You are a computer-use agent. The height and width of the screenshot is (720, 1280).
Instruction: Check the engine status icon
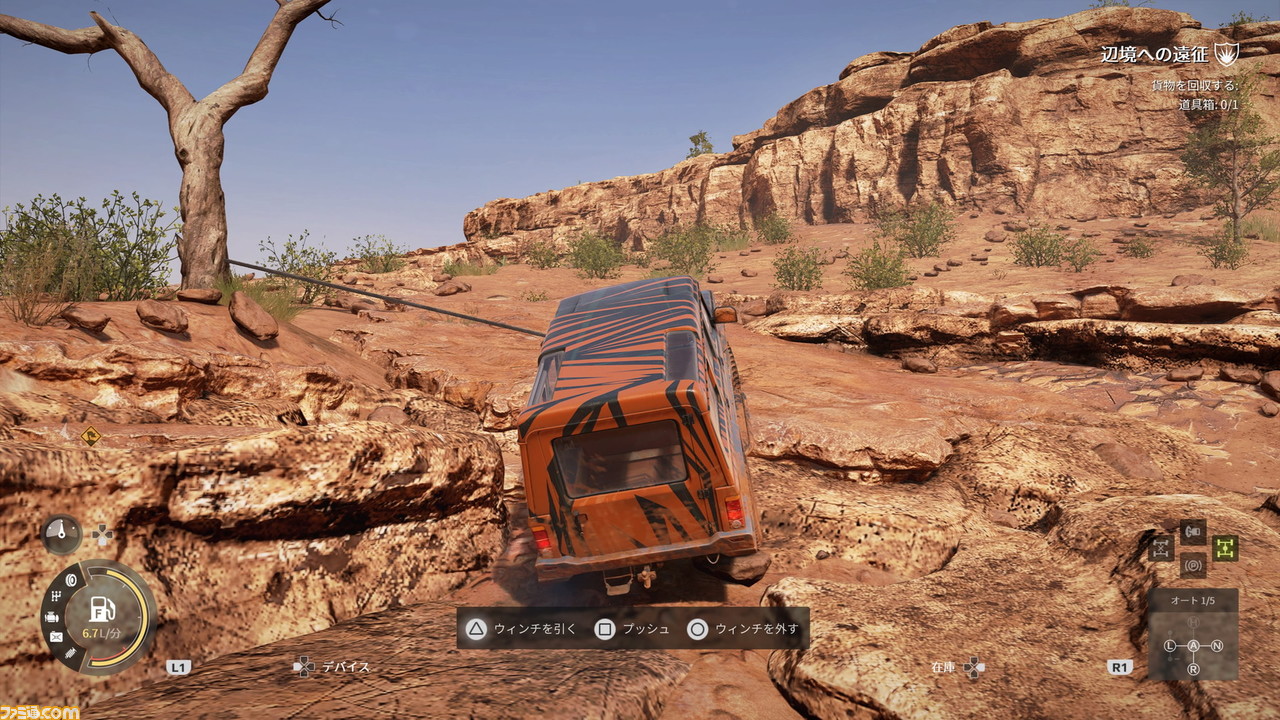(x=52, y=617)
